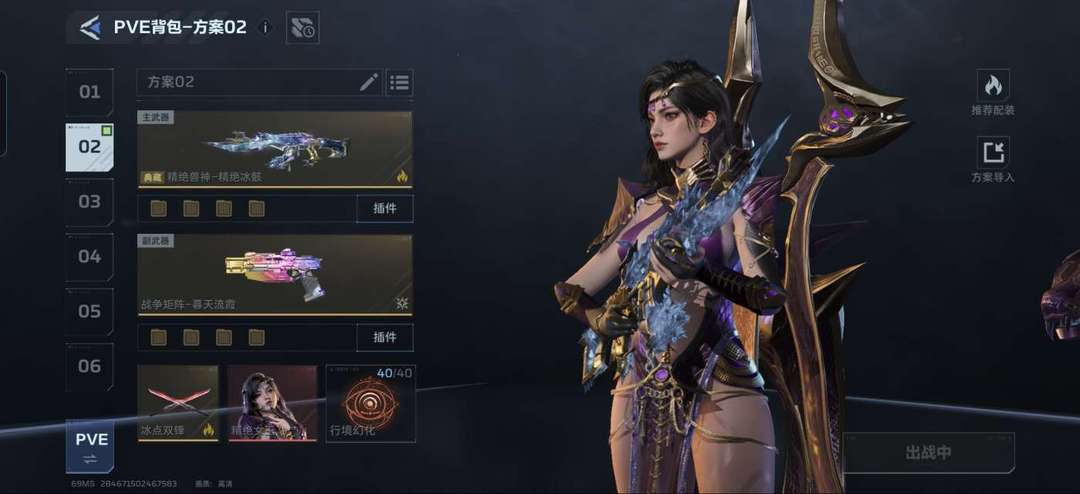1080x494 pixels.
Task: Click the 出战中 deploy button
Action: tap(929, 453)
